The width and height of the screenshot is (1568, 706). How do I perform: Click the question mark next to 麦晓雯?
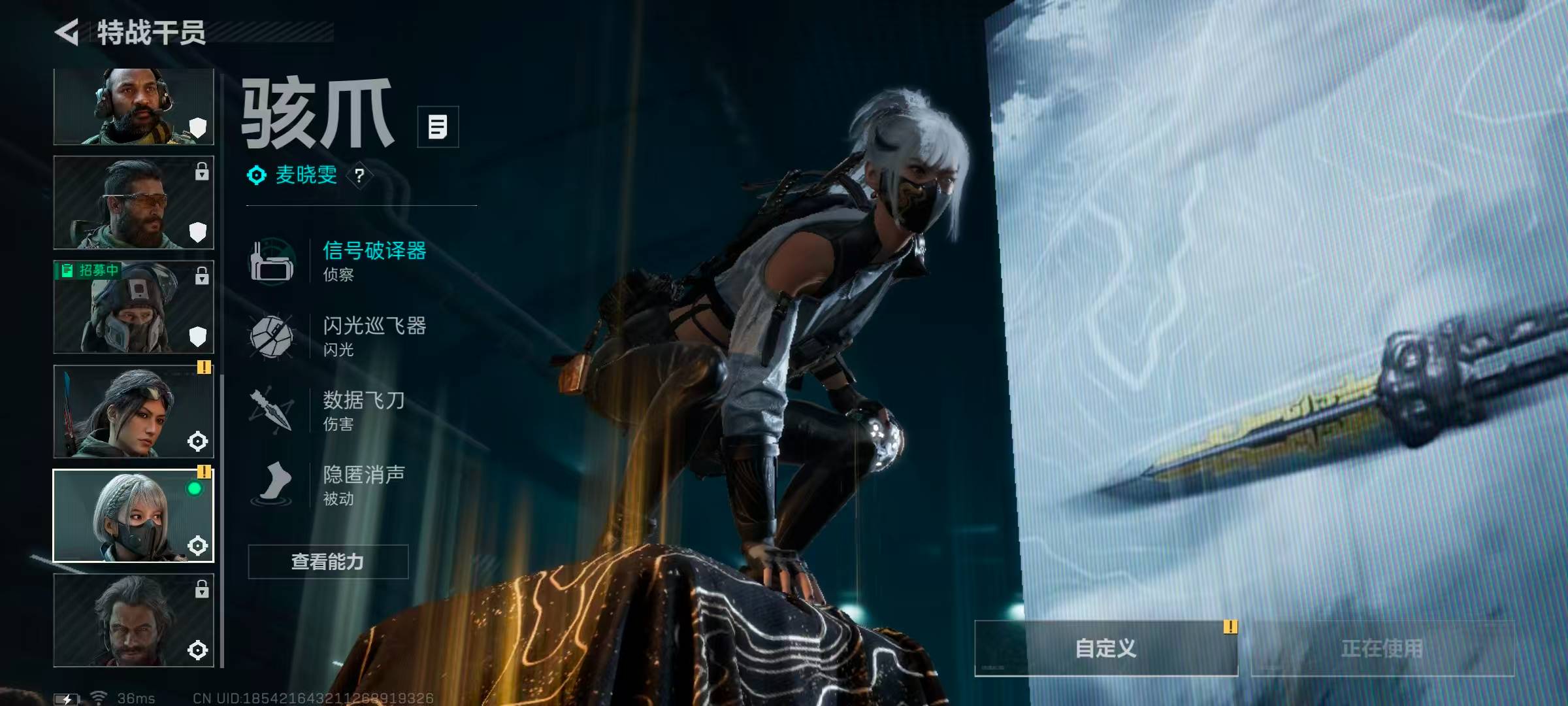point(359,176)
